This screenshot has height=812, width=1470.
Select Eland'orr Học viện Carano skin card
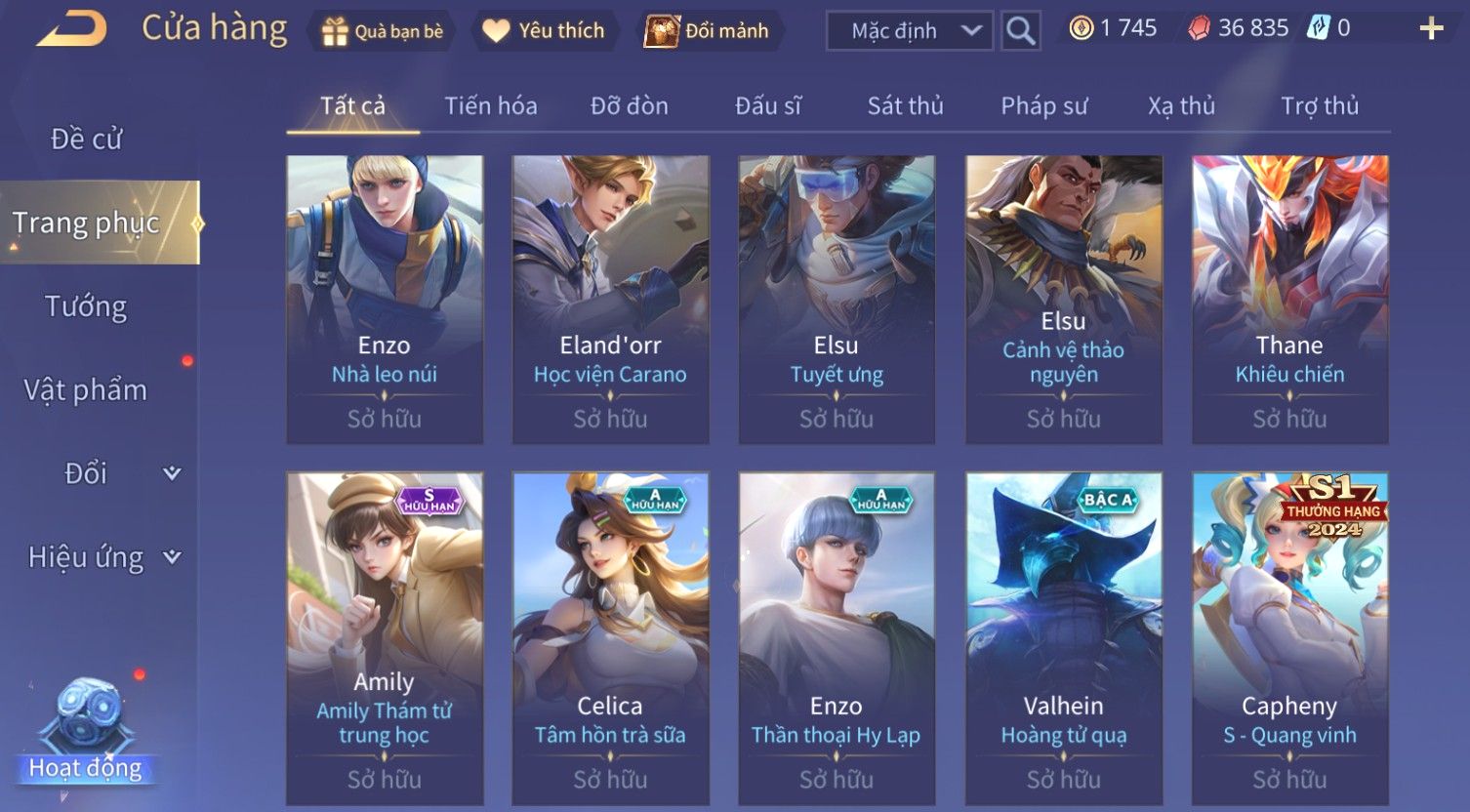pyautogui.click(x=610, y=299)
